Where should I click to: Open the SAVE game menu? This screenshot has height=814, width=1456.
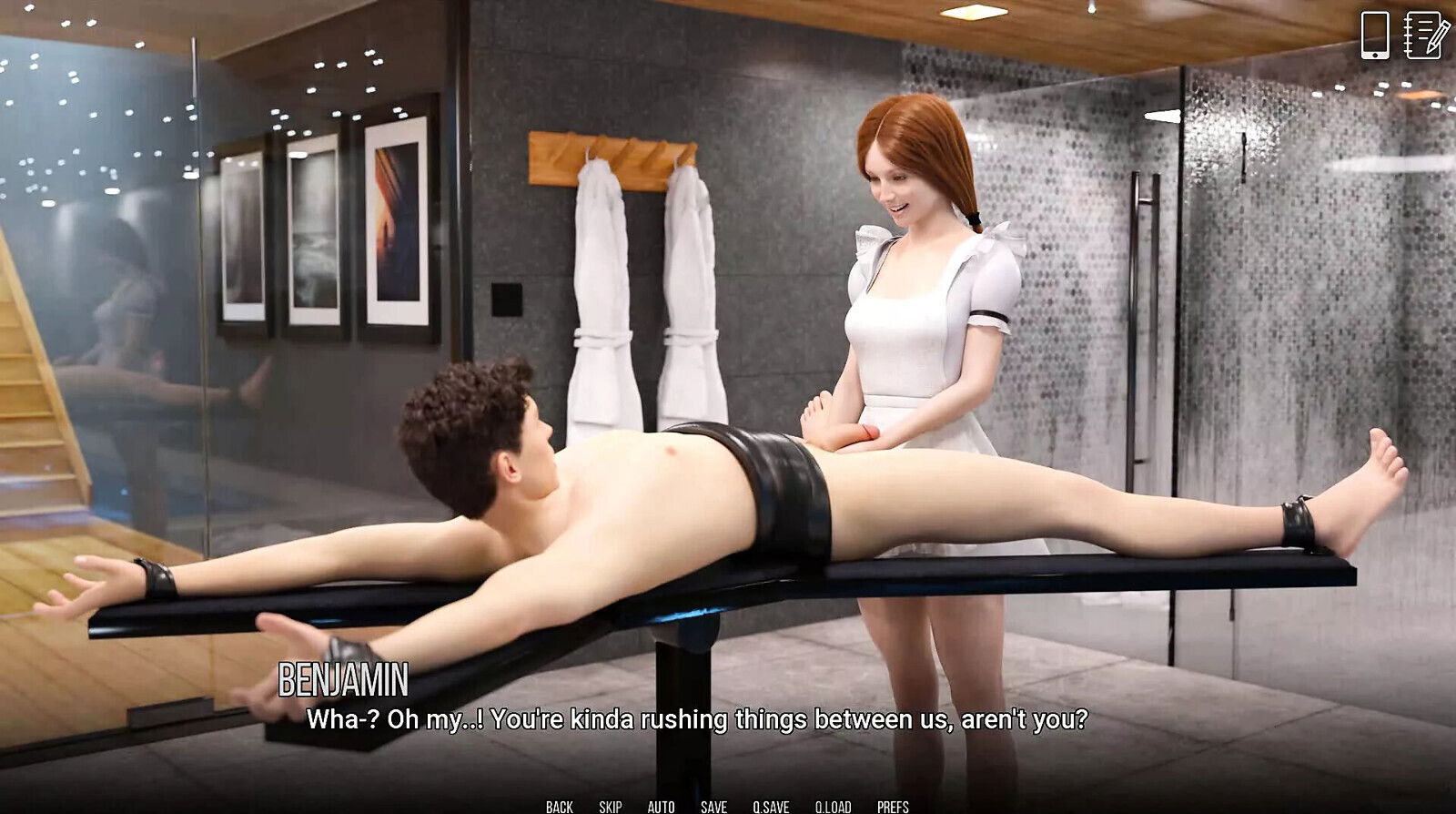[x=713, y=806]
